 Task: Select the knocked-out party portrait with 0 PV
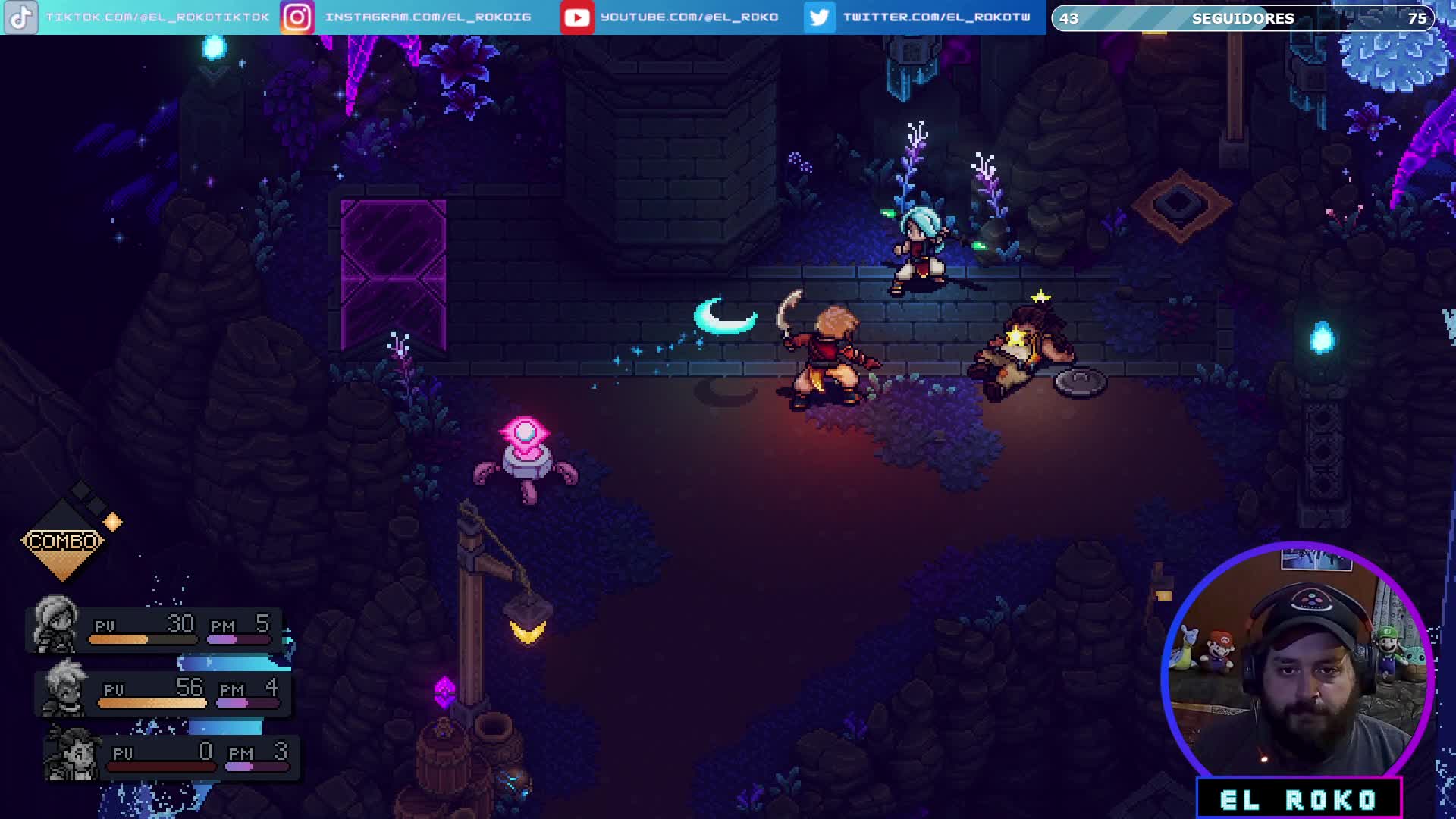(x=71, y=754)
